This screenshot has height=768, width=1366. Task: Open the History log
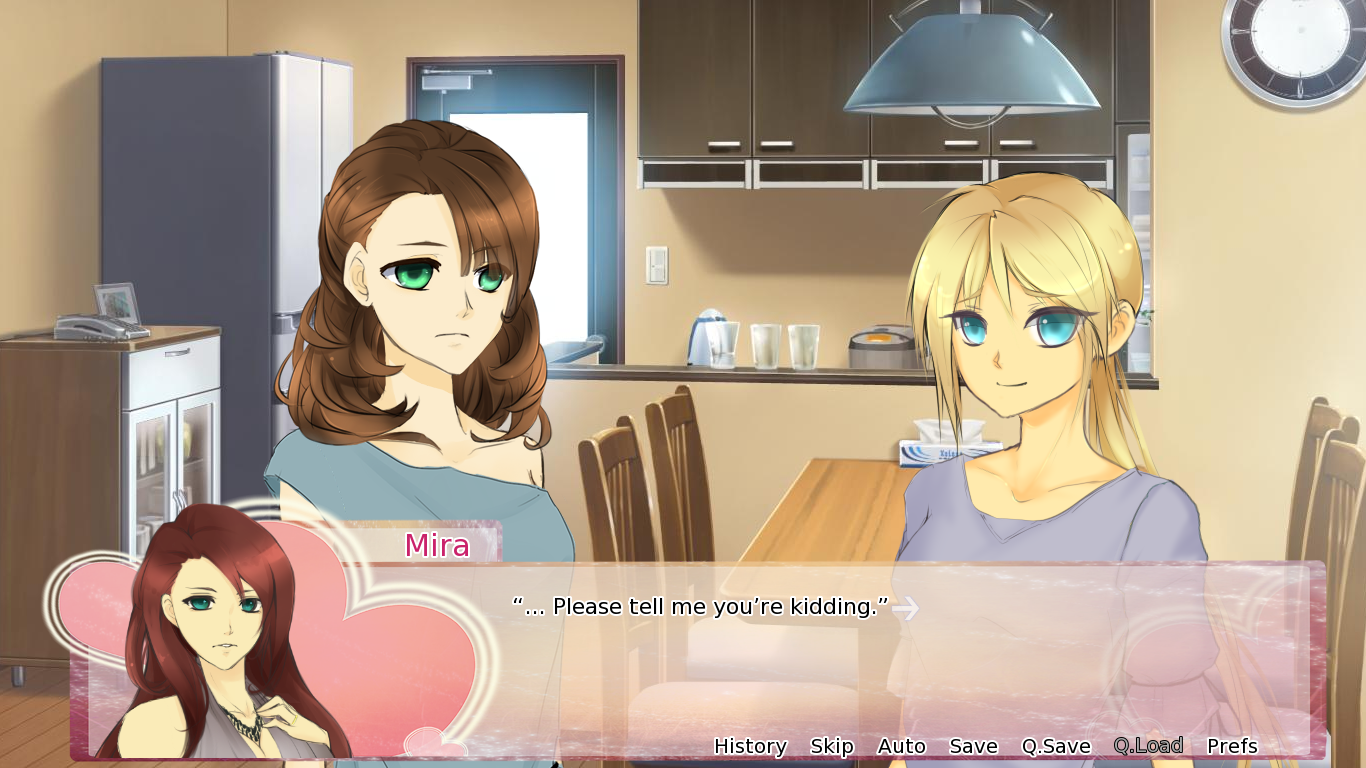(x=750, y=746)
